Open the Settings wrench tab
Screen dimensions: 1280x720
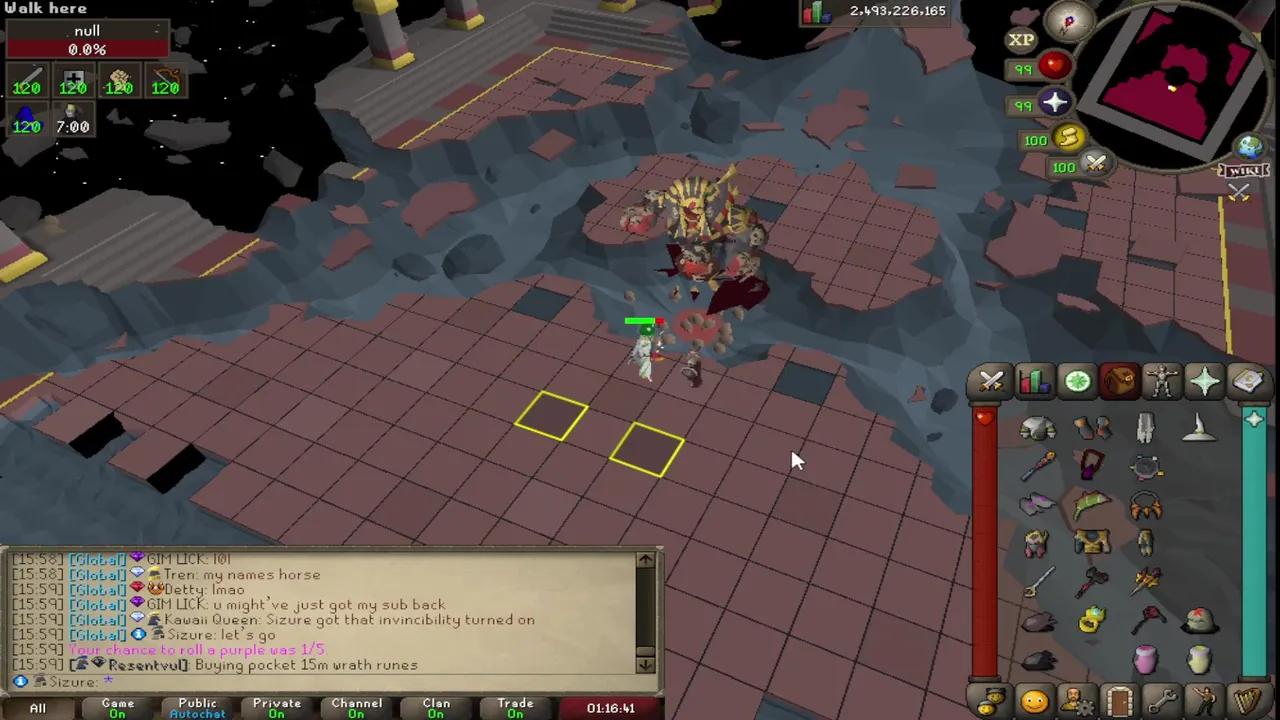1160,701
